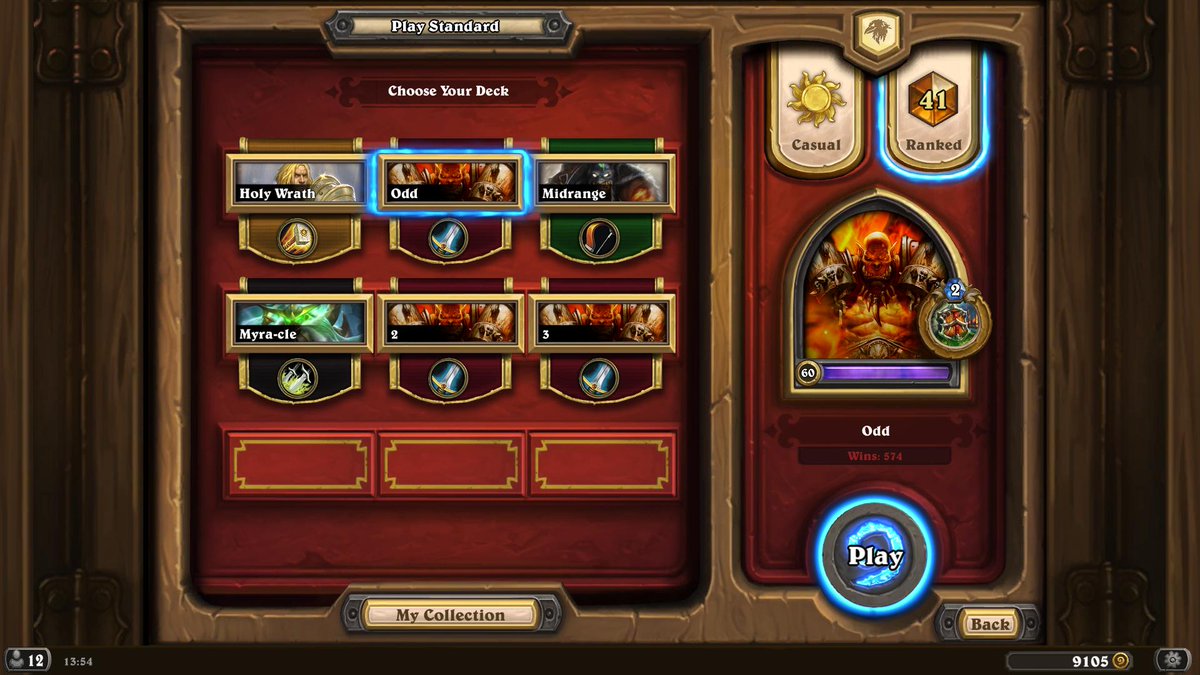Select the Myra-cle rogue deck

tap(297, 324)
